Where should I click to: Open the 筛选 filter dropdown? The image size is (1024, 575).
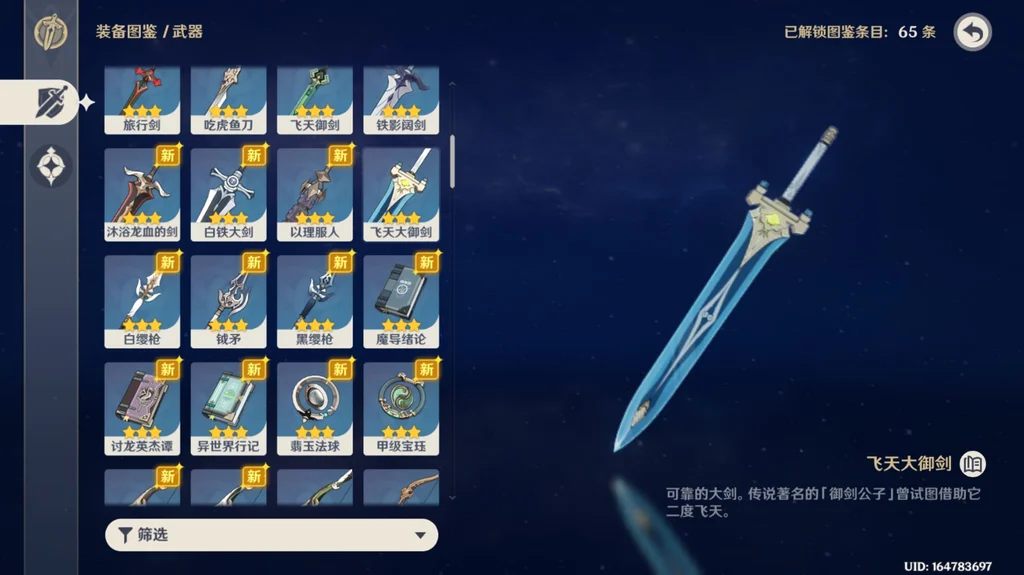pos(271,535)
